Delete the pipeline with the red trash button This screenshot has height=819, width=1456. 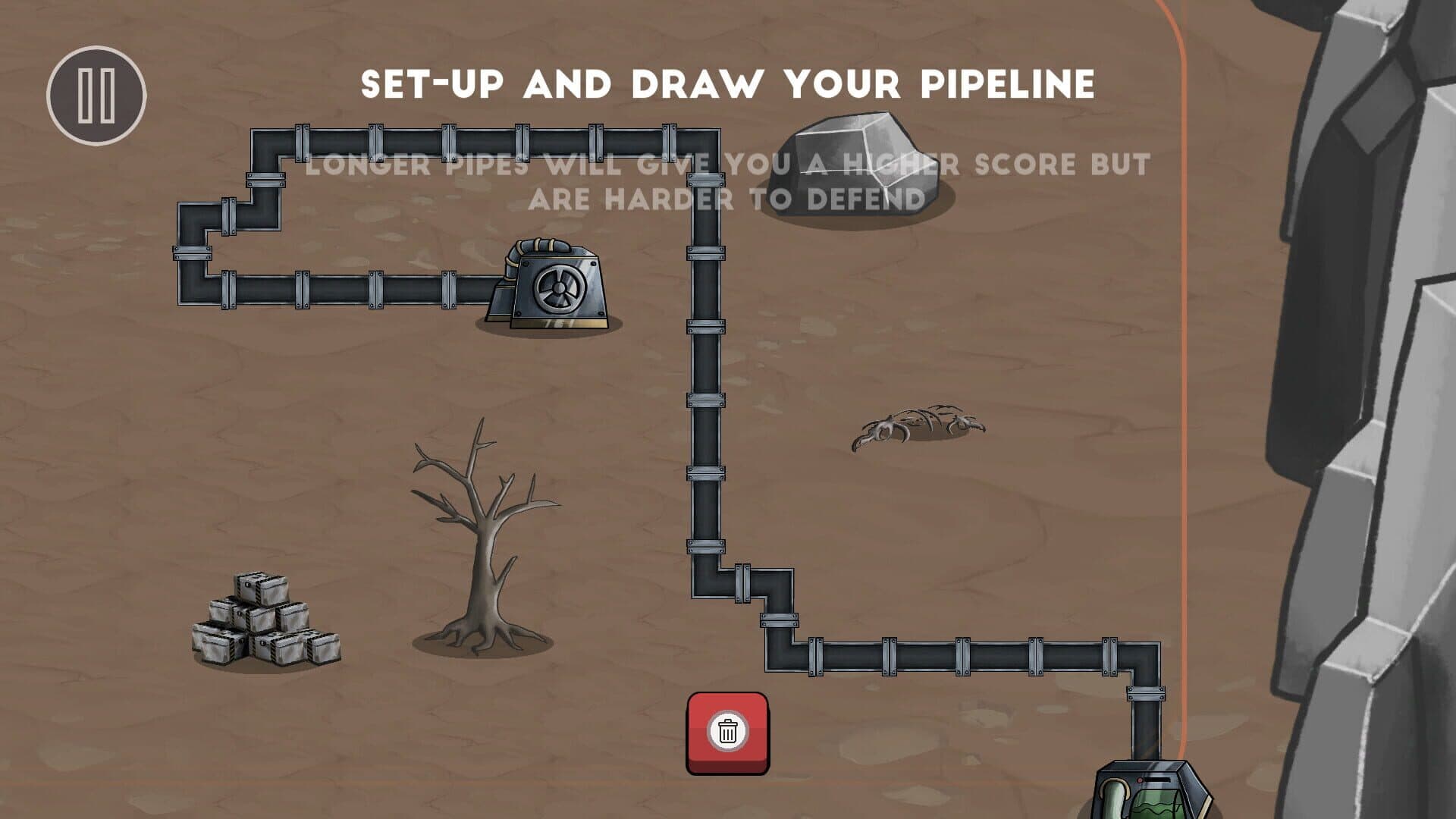727,733
